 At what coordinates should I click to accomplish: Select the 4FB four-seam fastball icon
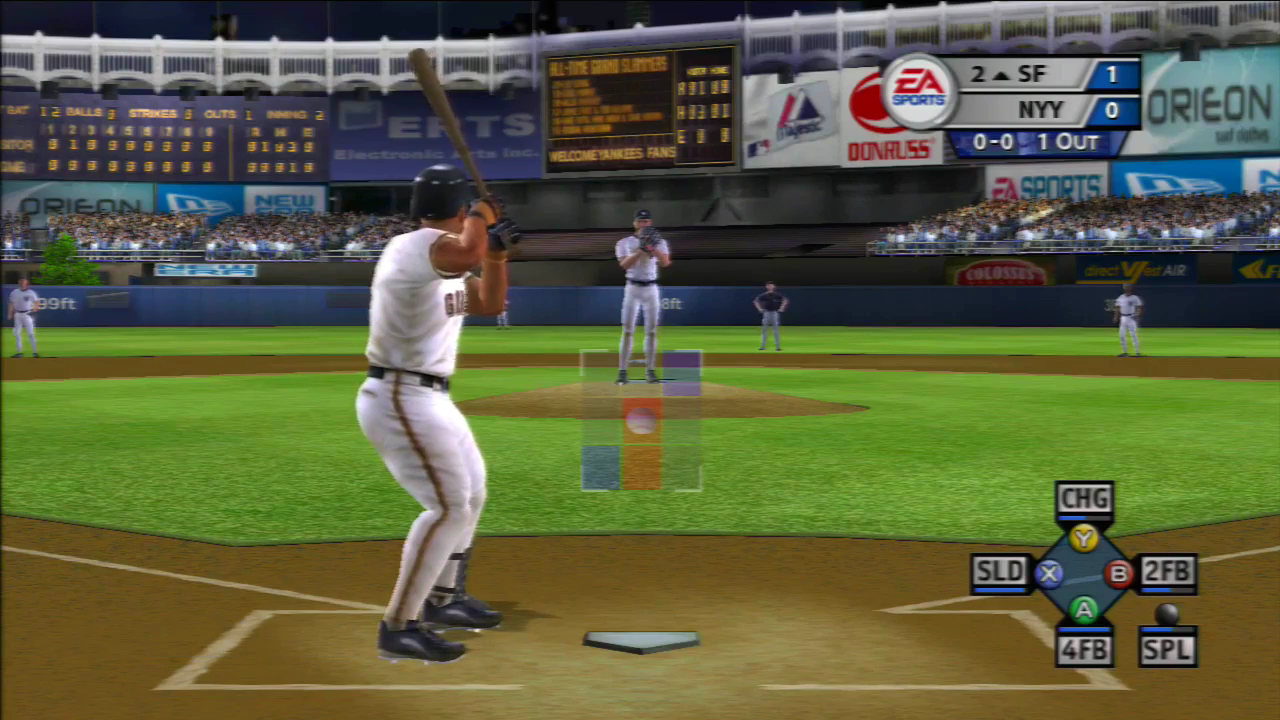[x=1084, y=648]
